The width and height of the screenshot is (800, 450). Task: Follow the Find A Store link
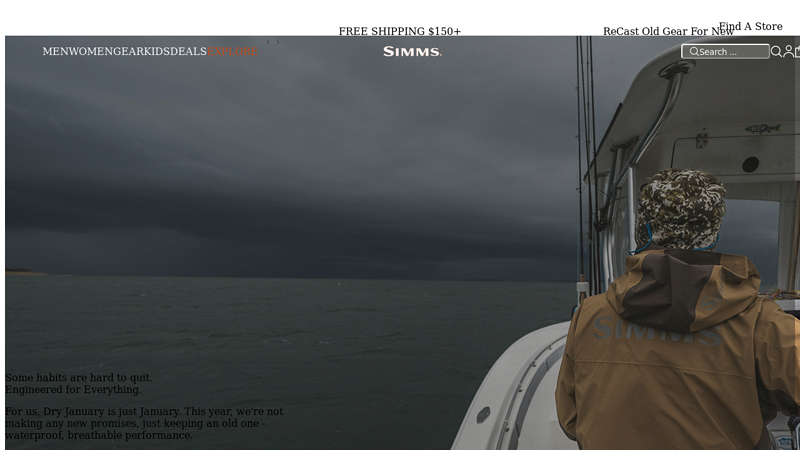pyautogui.click(x=750, y=27)
